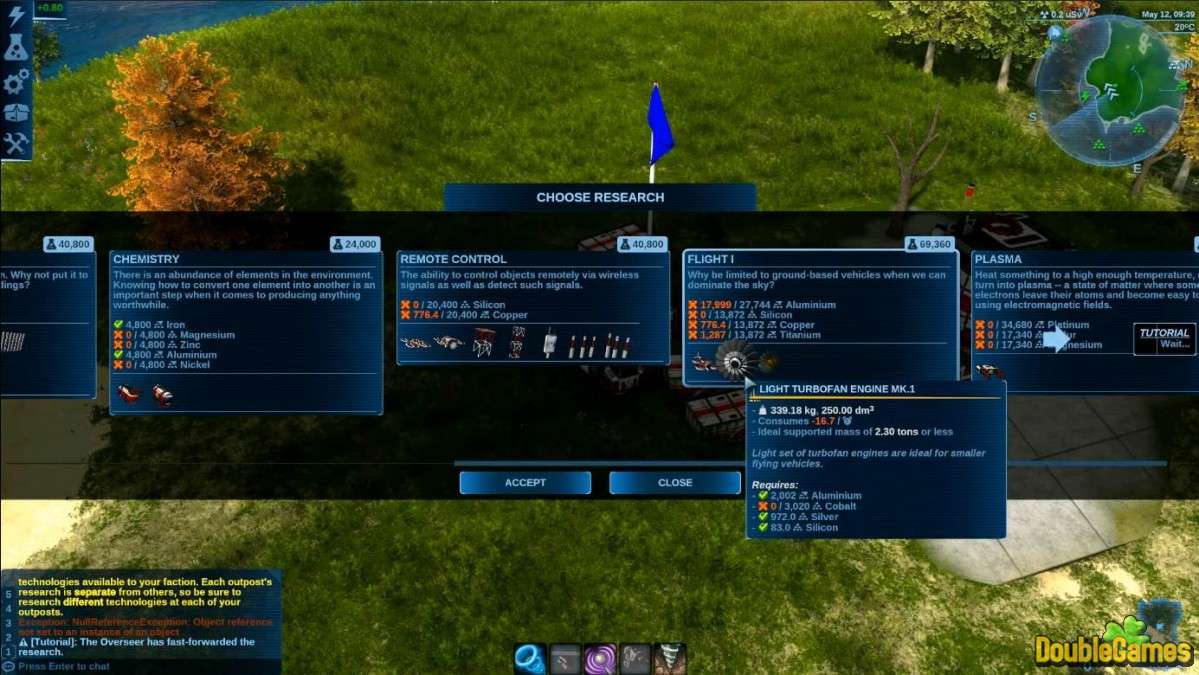The height and width of the screenshot is (675, 1199).
Task: Click the chat input box
Action: tap(140, 666)
